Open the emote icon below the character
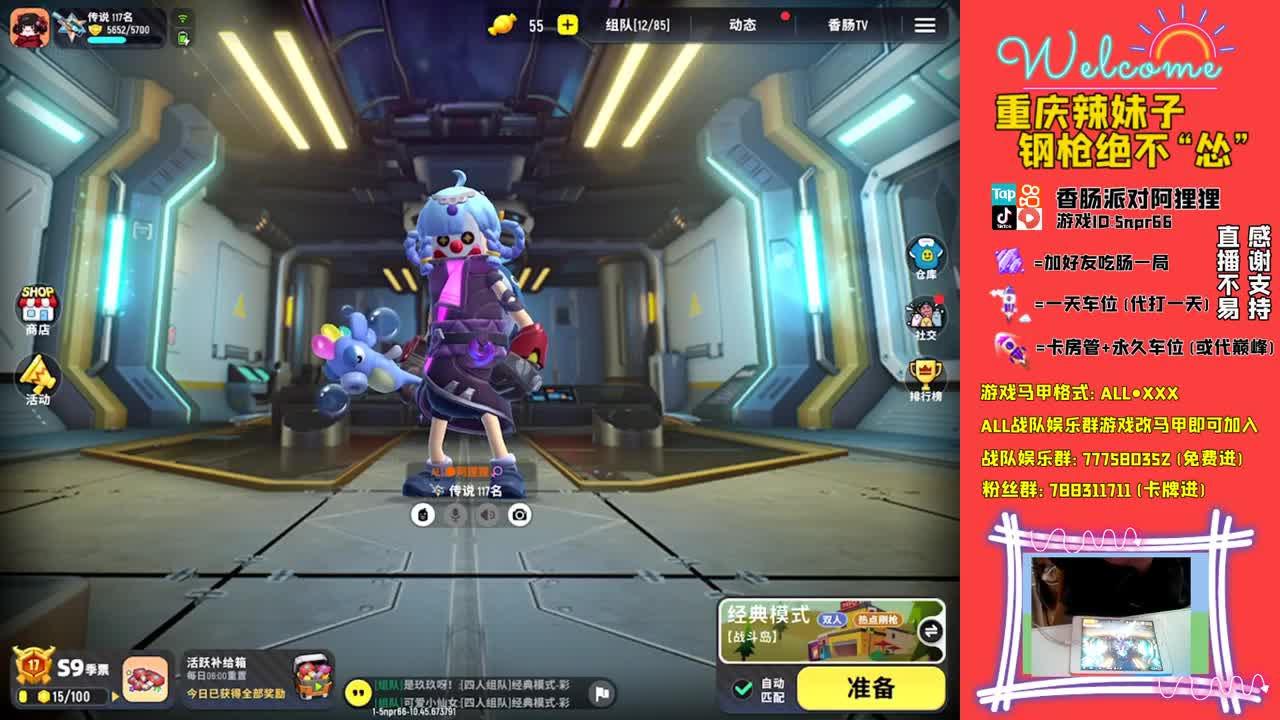Screen dimensions: 1280x720 click(x=421, y=516)
